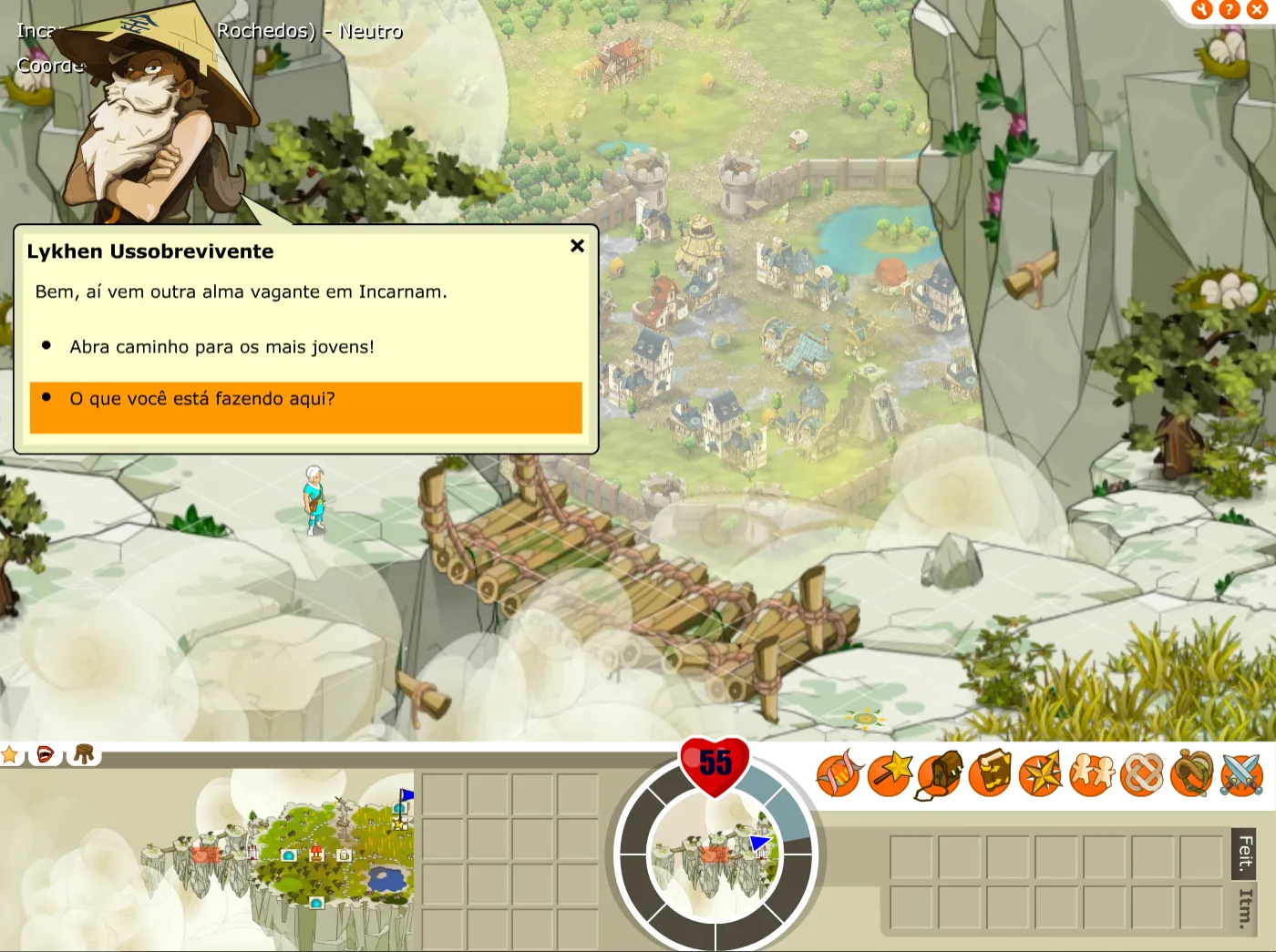The height and width of the screenshot is (952, 1276).
Task: Open the emotes via the mouth icon
Action: point(45,754)
